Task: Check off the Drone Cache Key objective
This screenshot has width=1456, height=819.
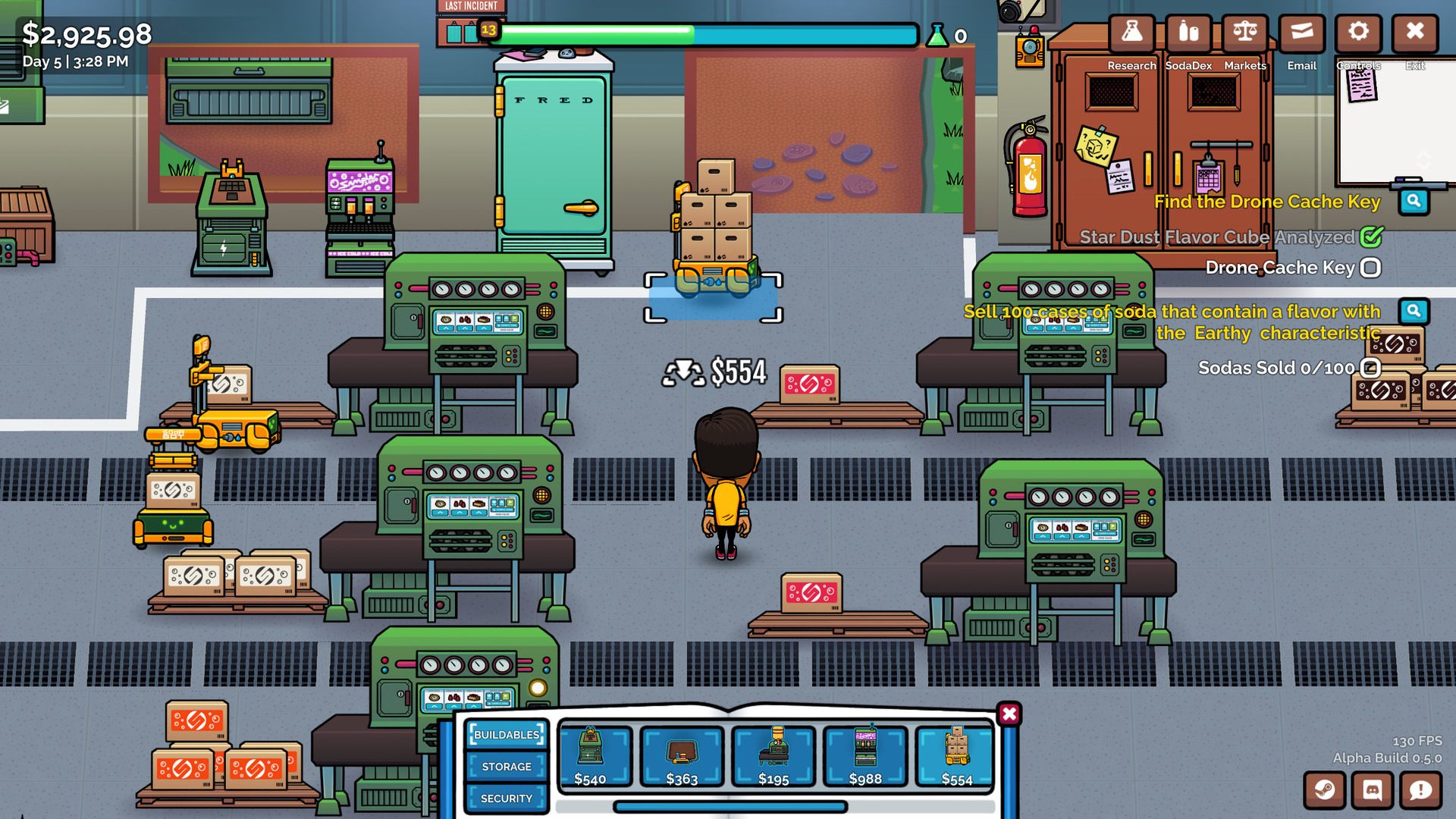Action: click(x=1370, y=267)
